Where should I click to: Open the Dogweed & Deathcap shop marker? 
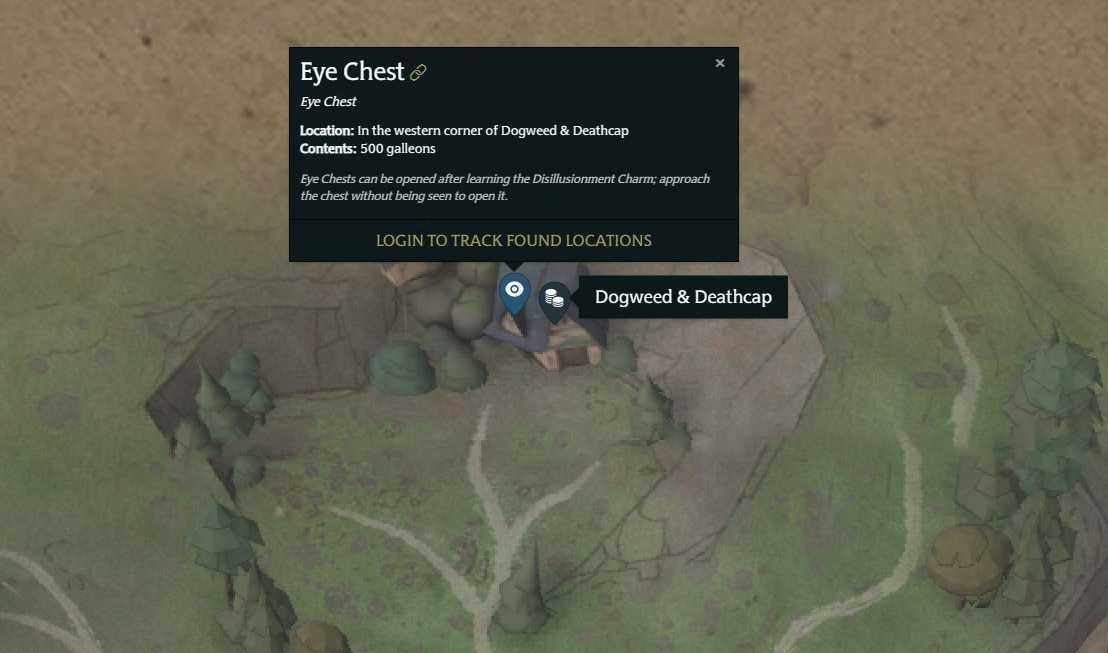[554, 298]
